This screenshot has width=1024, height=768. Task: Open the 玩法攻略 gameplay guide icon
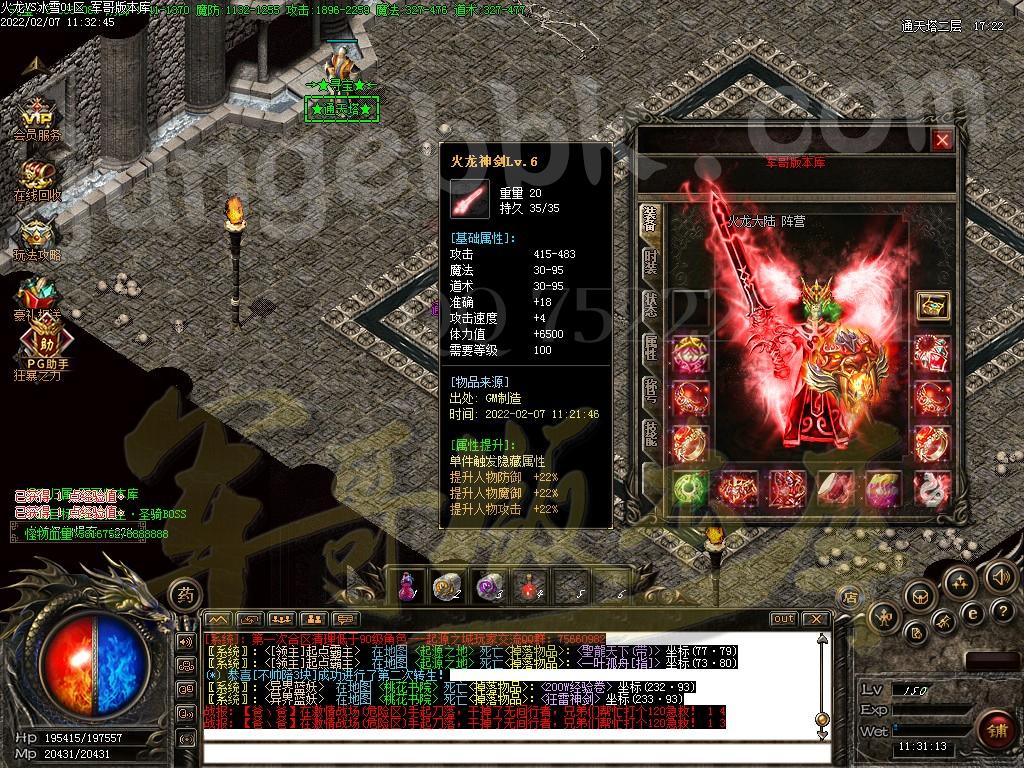pos(37,238)
